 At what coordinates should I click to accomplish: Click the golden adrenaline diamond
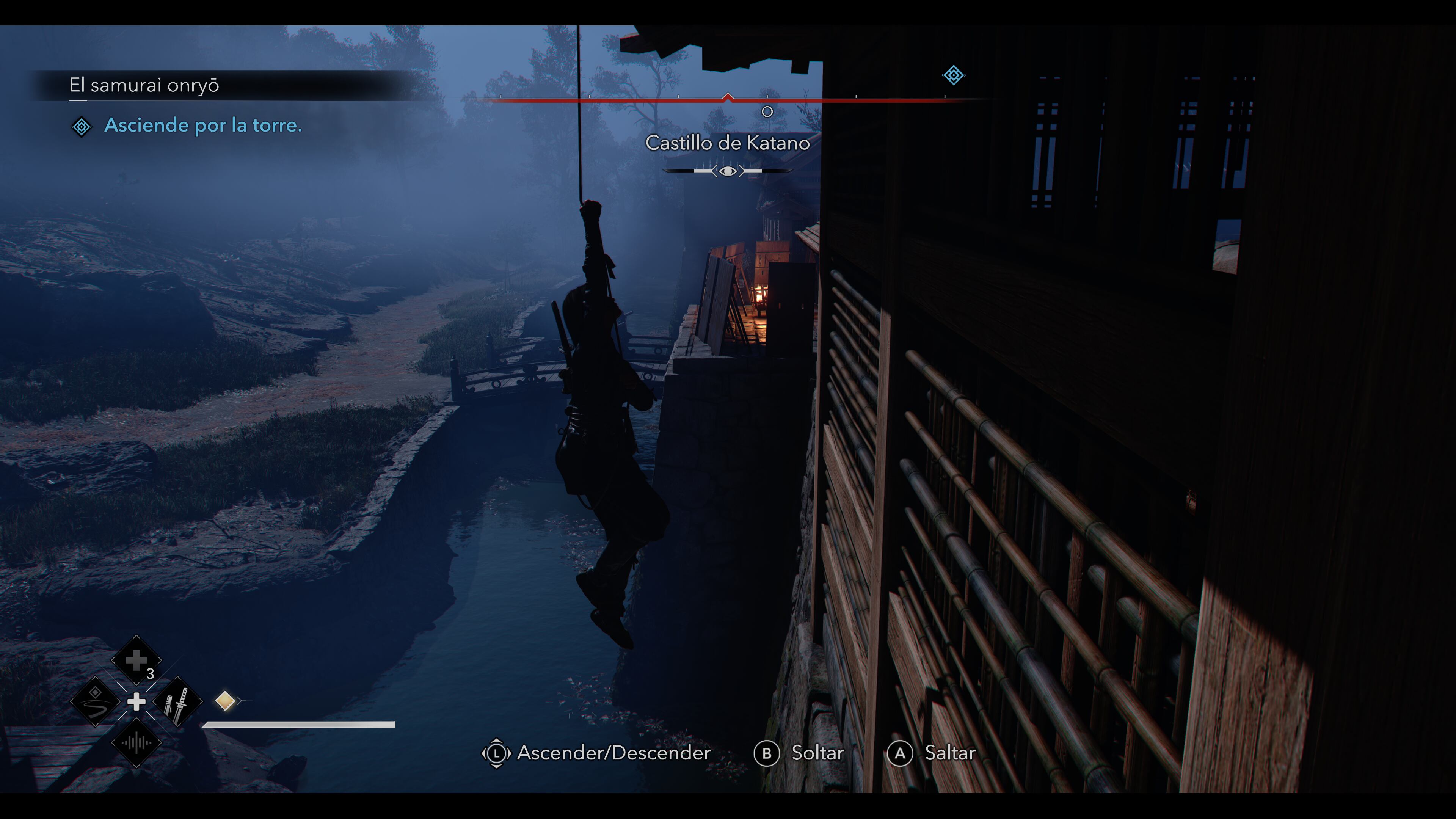[x=225, y=701]
